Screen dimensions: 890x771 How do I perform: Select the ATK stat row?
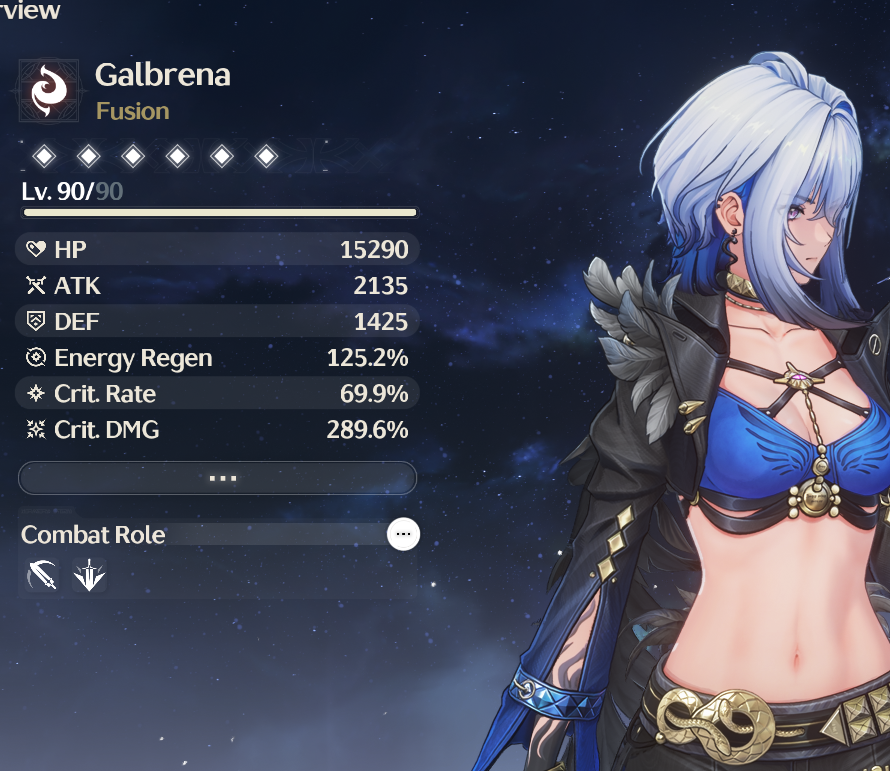[x=217, y=286]
